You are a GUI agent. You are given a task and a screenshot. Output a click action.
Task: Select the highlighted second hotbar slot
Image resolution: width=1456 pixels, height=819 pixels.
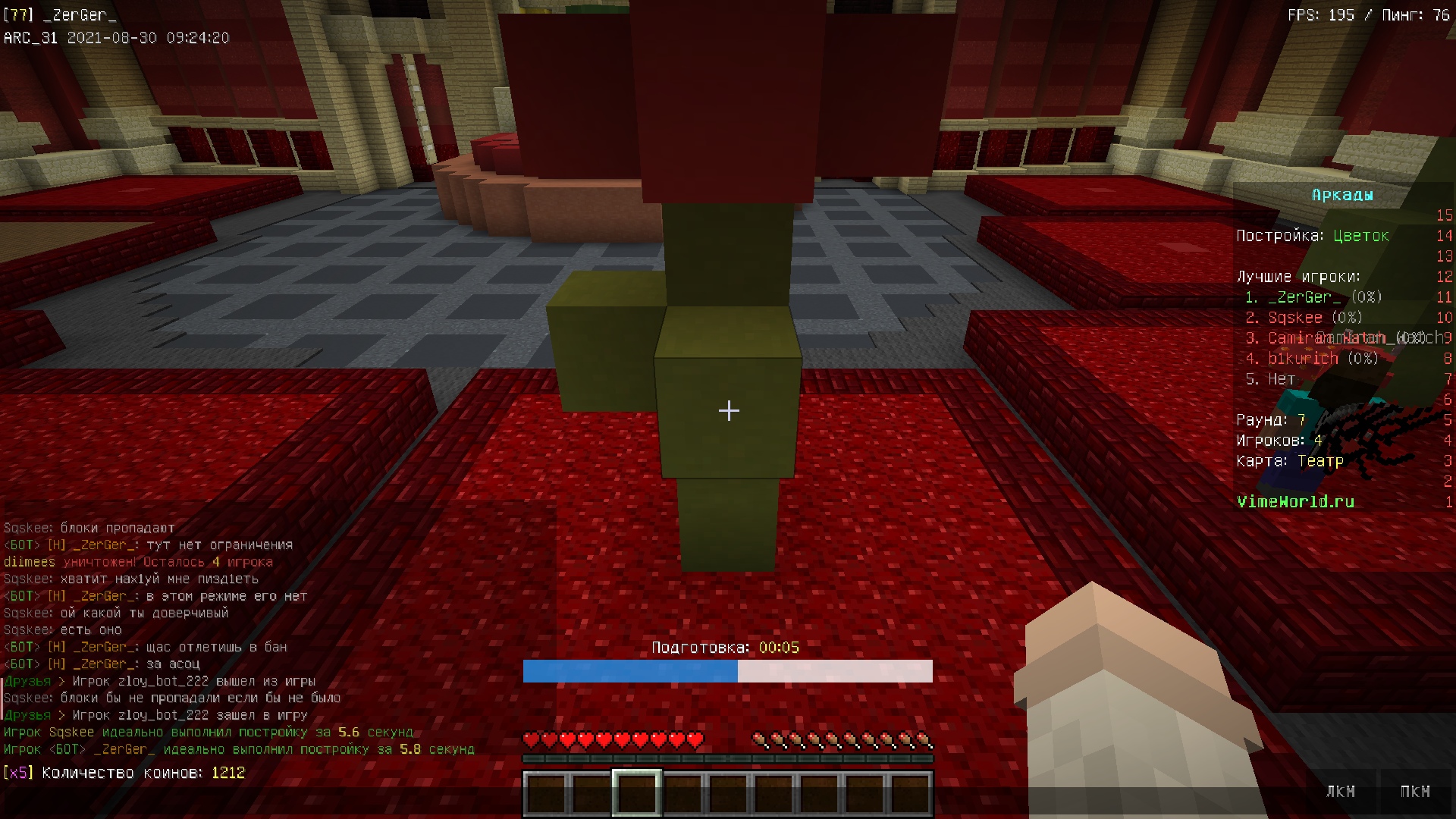(x=637, y=792)
